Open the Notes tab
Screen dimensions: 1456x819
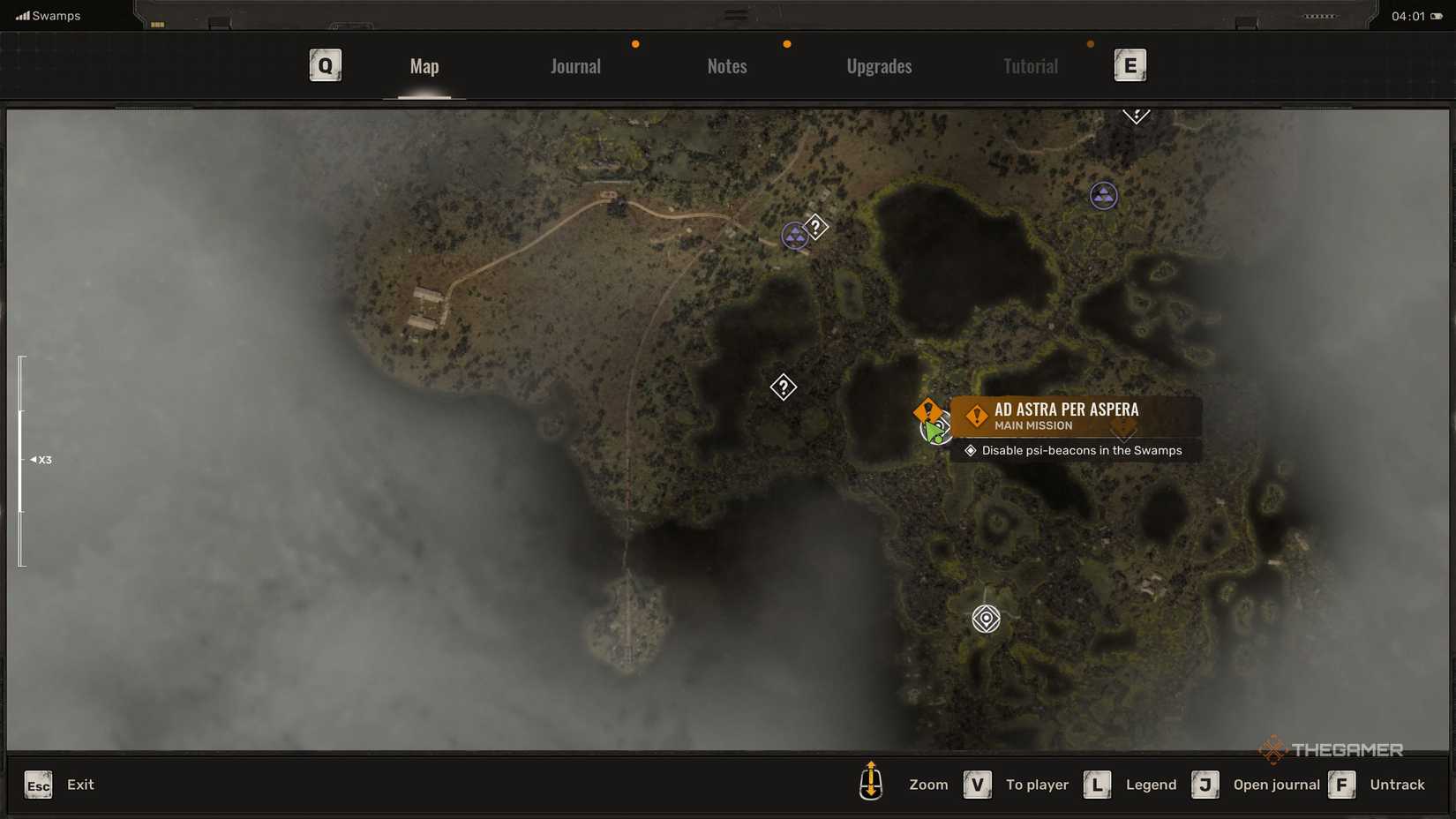[726, 65]
